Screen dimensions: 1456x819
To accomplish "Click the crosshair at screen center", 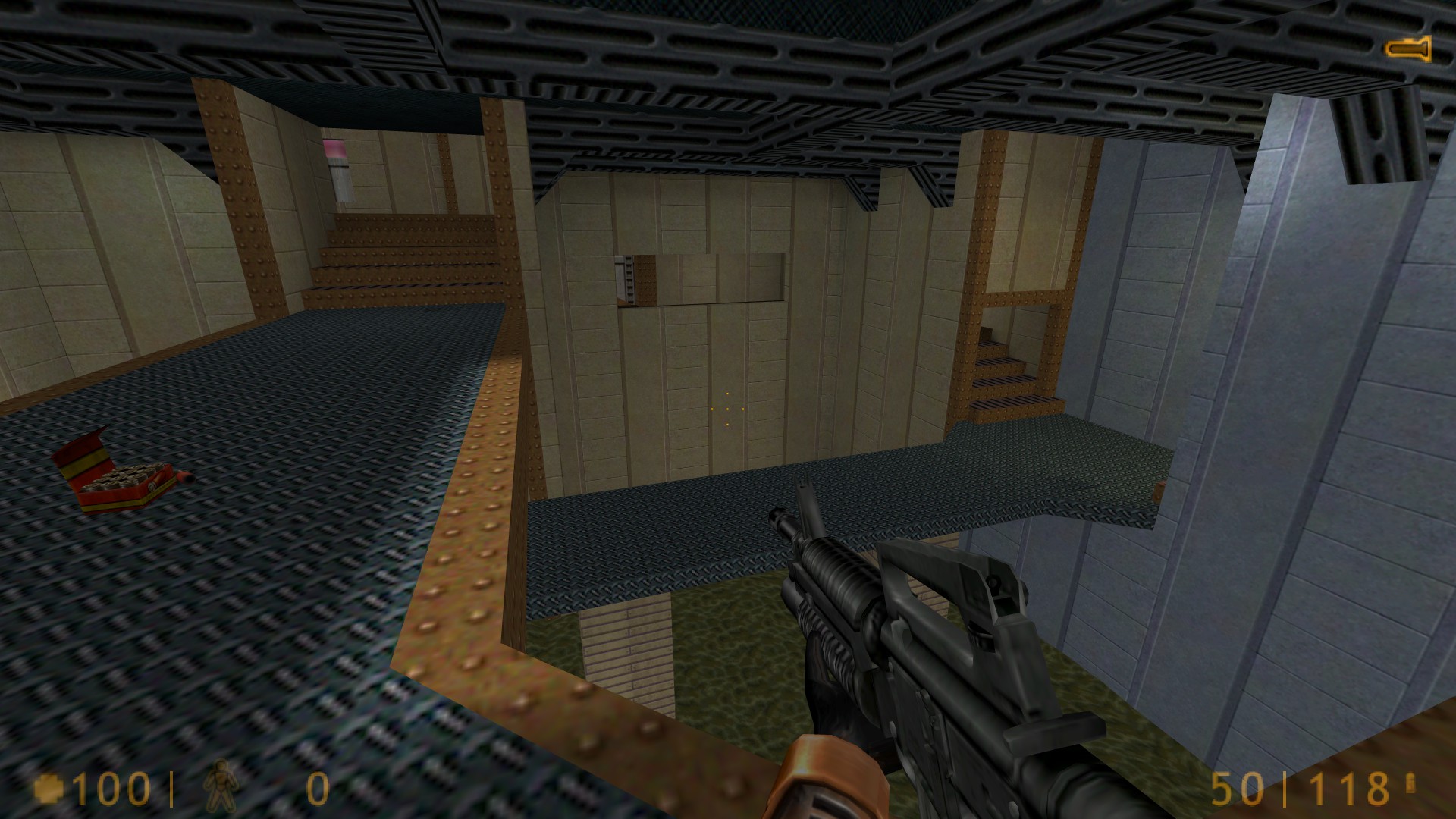I will pos(728,409).
